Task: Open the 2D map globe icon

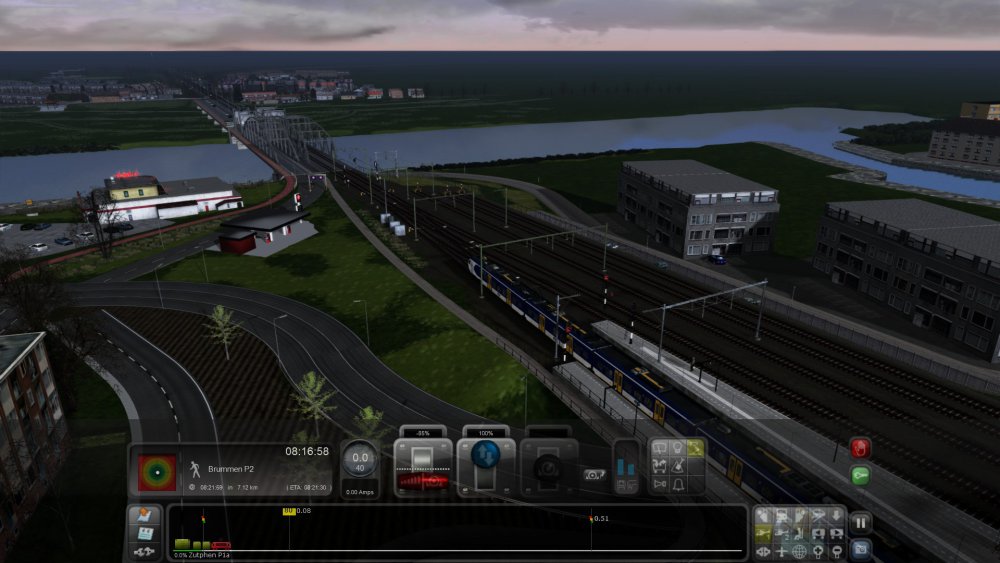Action: pyautogui.click(x=800, y=551)
